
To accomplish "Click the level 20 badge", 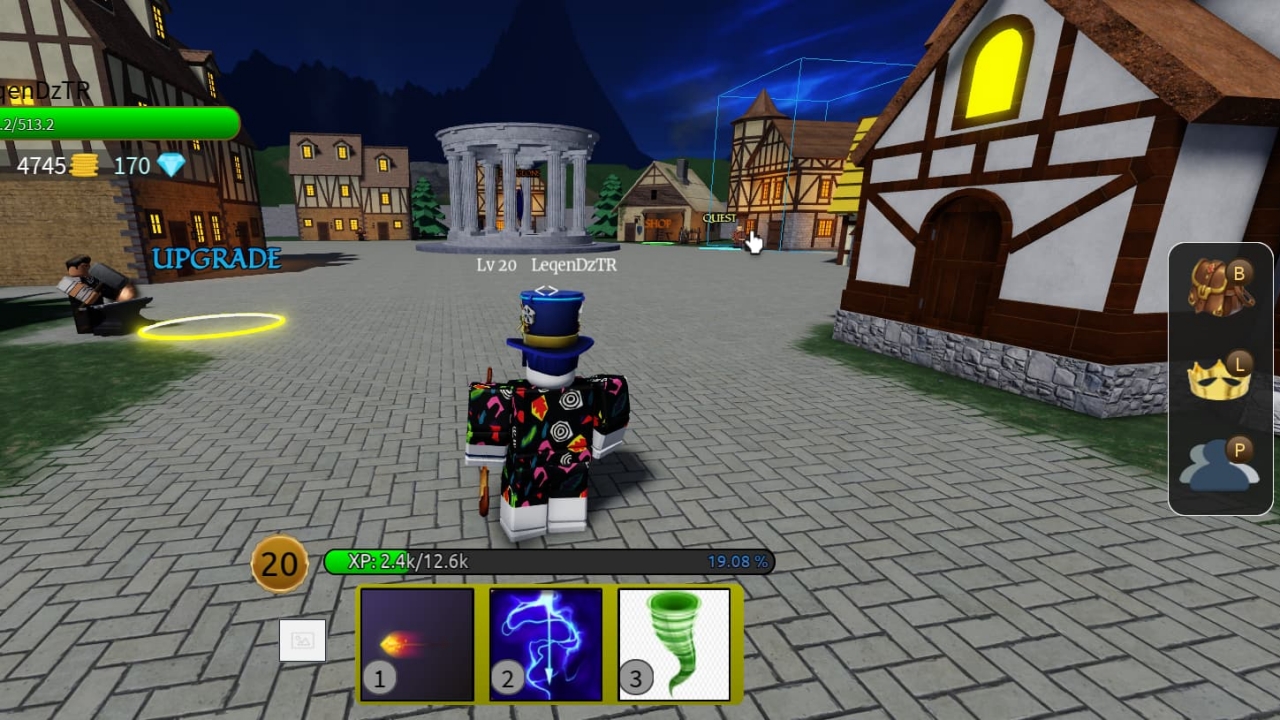I will click(x=279, y=562).
